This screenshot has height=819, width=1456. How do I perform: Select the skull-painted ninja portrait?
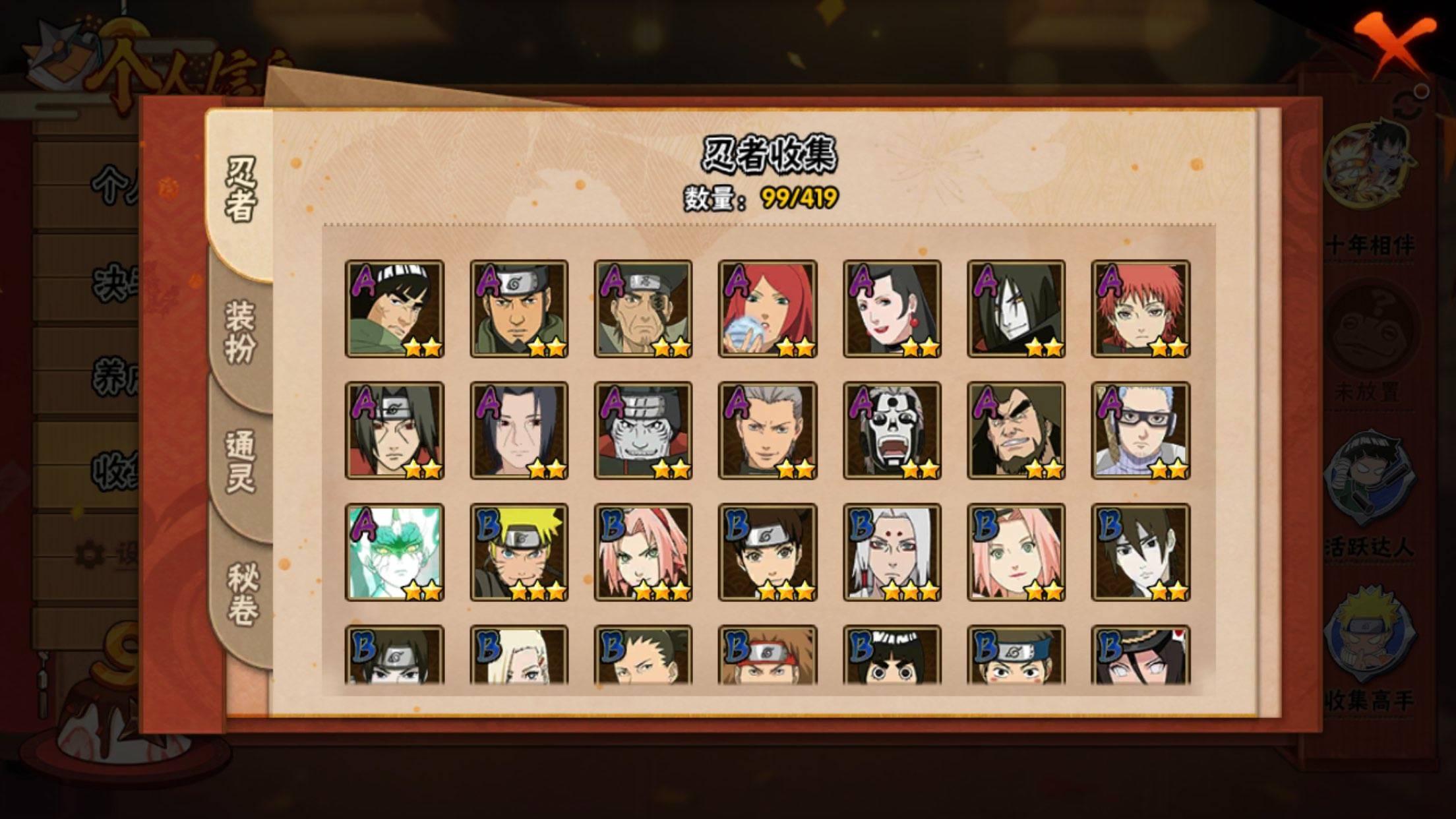[892, 431]
